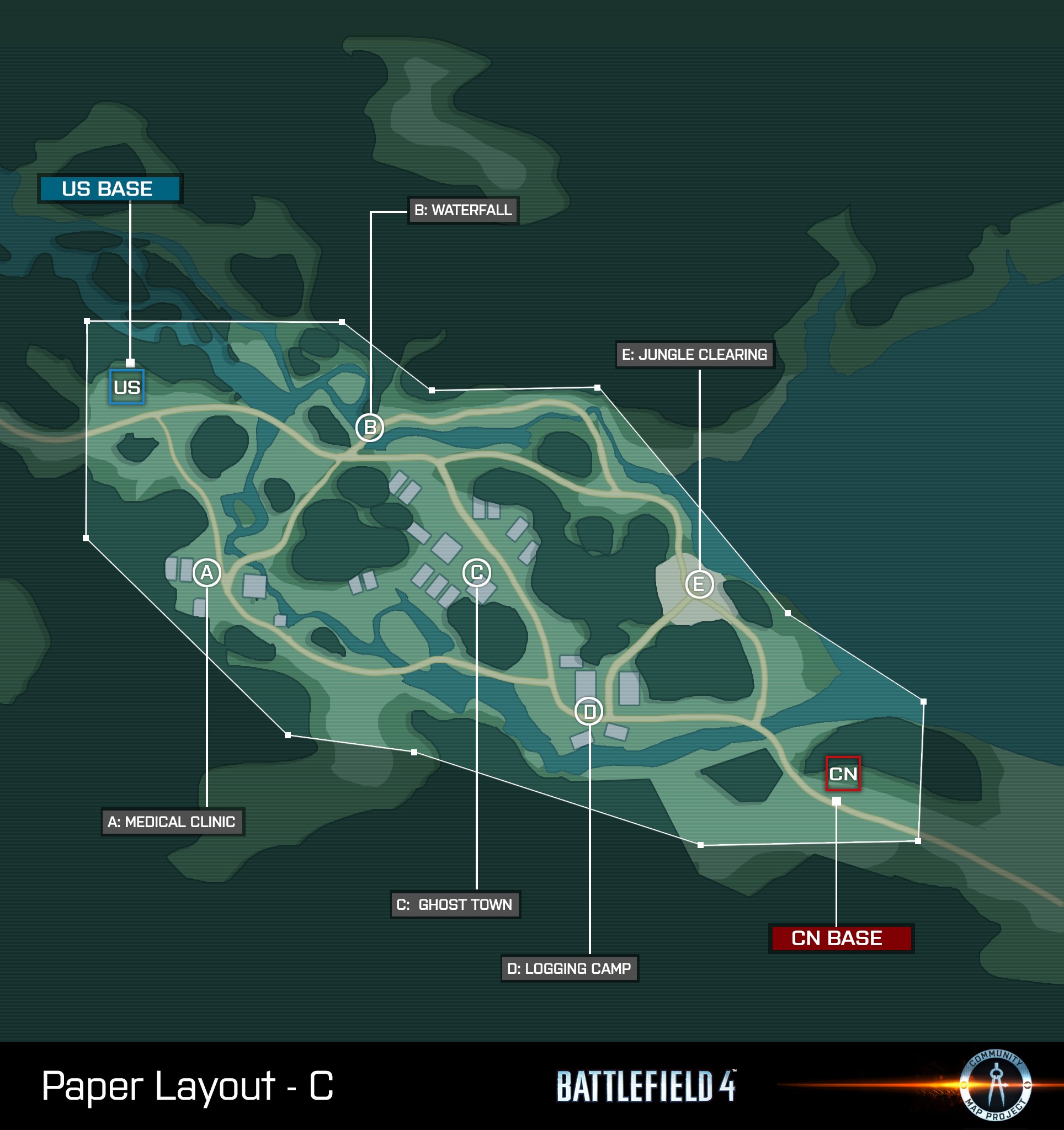
Task: Choose capture point C circle
Action: 476,572
